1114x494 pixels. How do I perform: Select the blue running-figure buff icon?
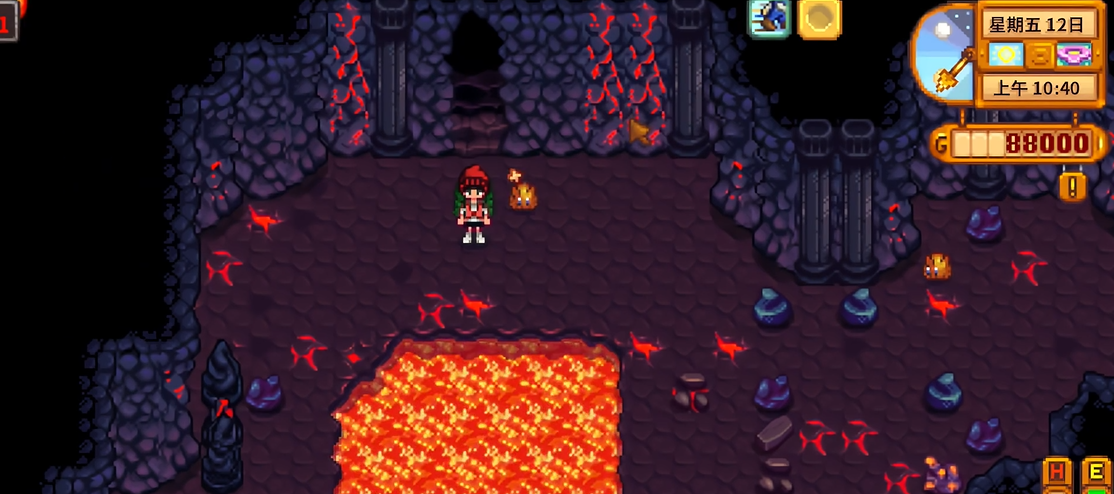click(x=770, y=17)
